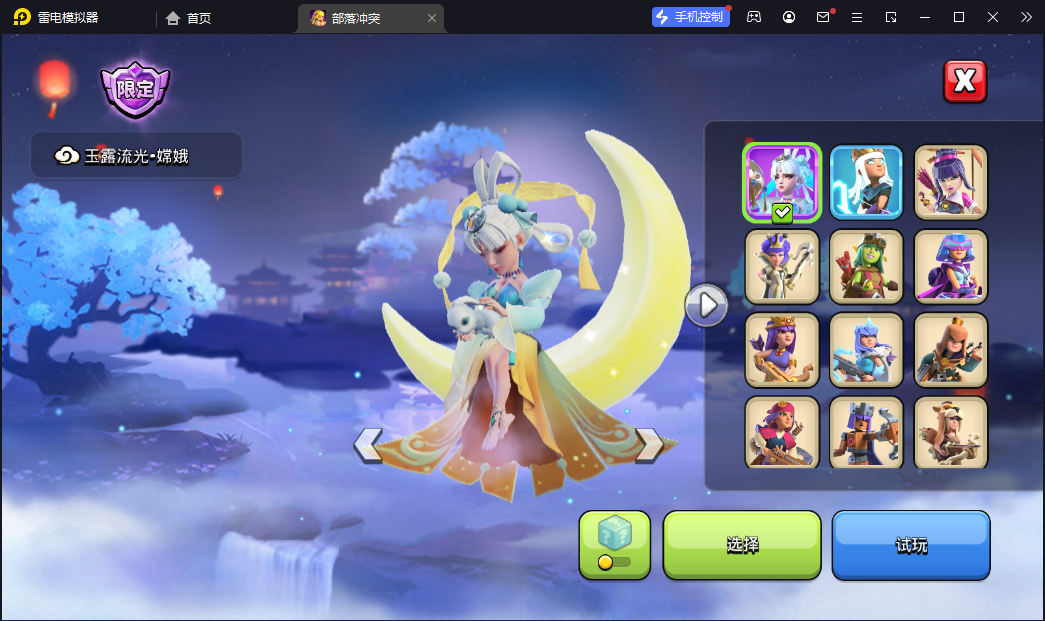Screen dimensions: 1045x621
Task: Toggle the random skin dice cube button
Action: tap(614, 545)
